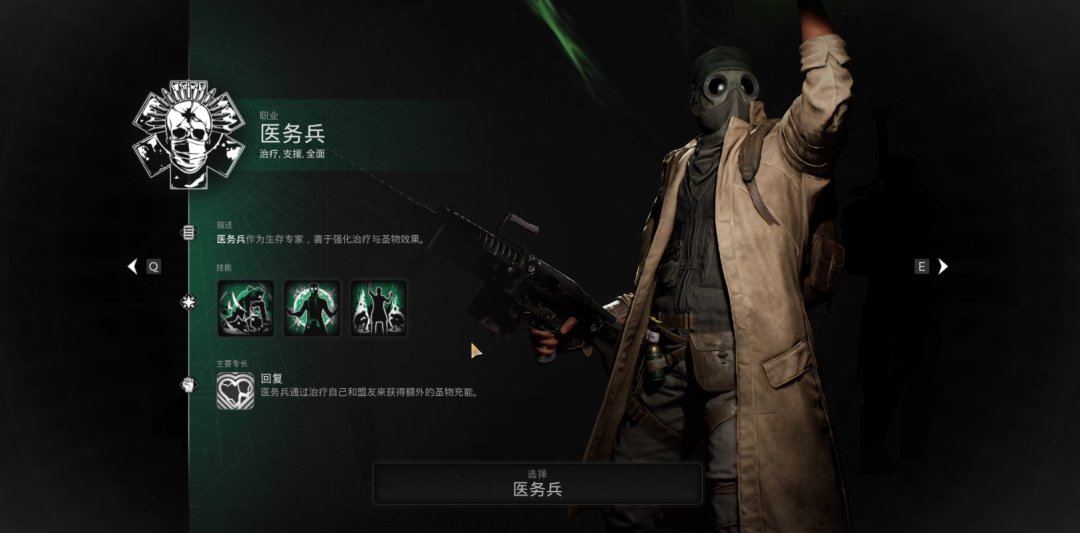Go to the previous class with the left arrow
The width and height of the screenshot is (1080, 533).
coord(132,267)
